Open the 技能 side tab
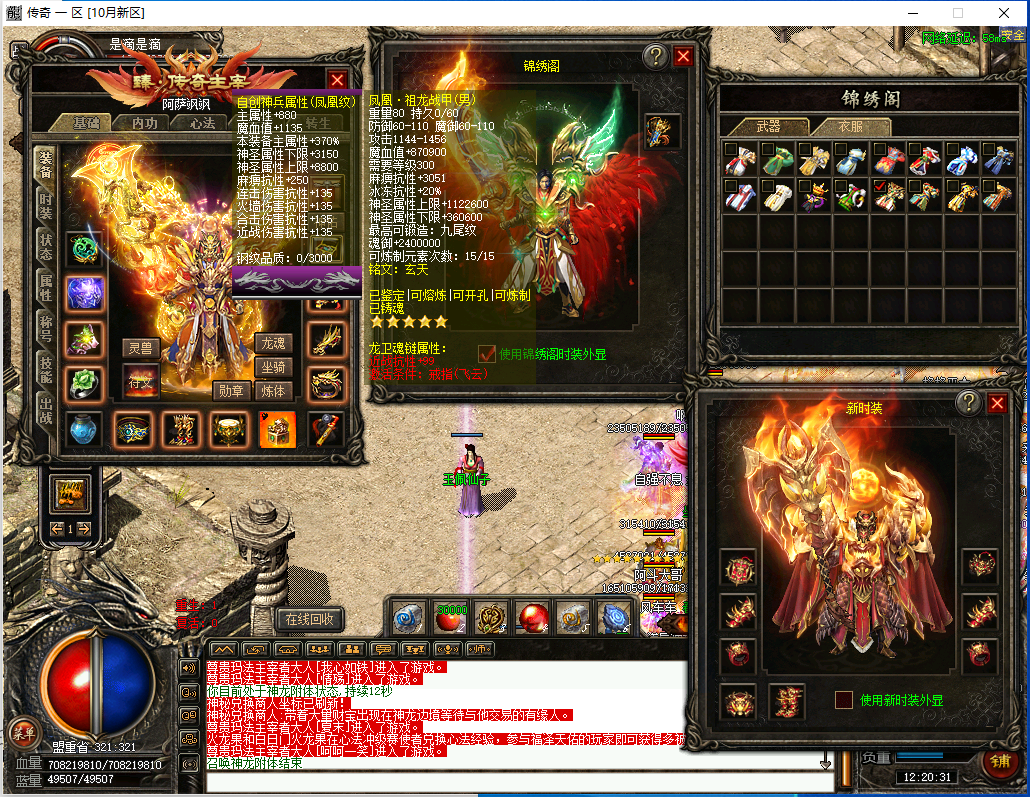This screenshot has width=1030, height=797. (46, 369)
